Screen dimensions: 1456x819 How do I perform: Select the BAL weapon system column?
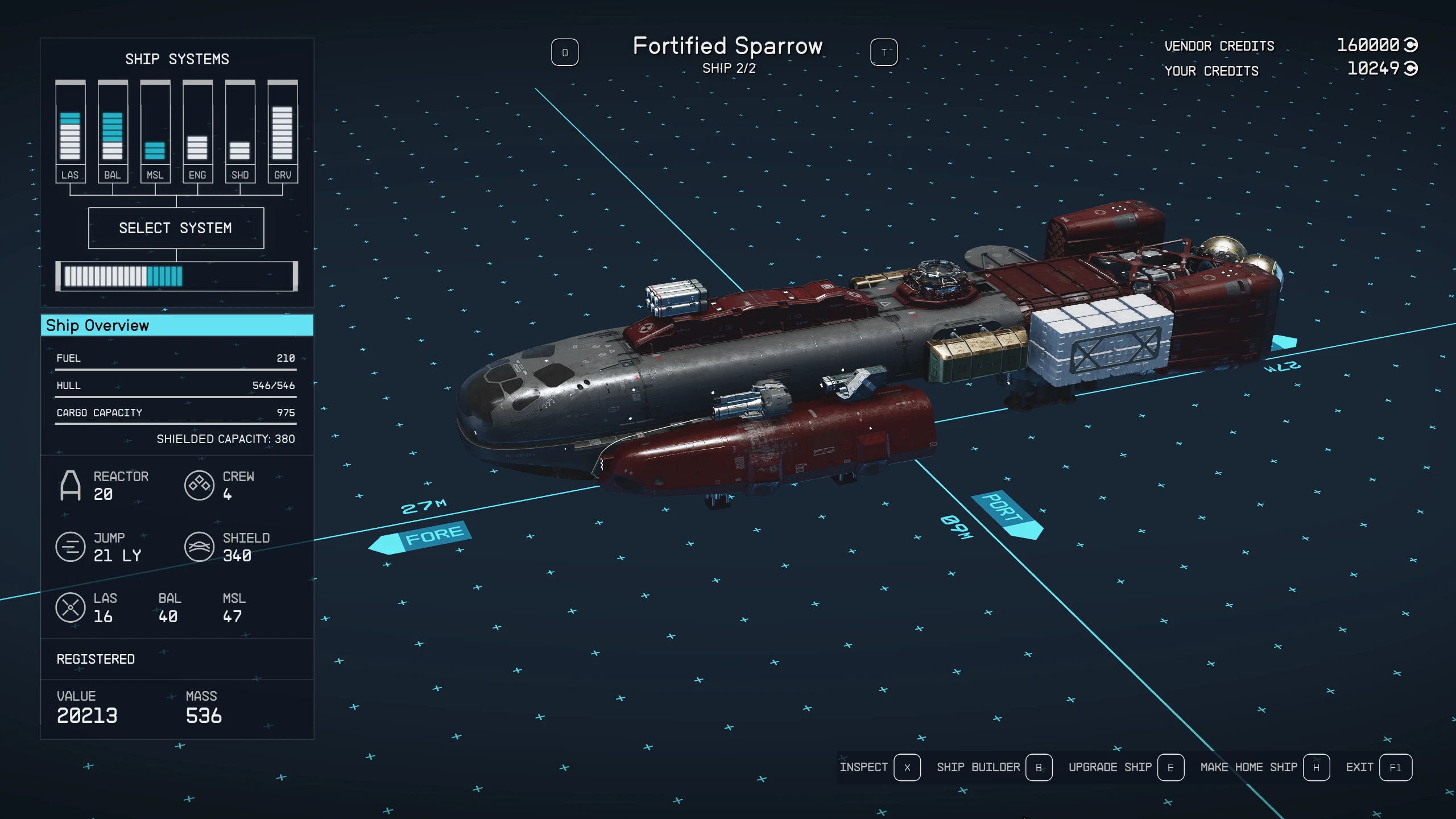coord(113,132)
